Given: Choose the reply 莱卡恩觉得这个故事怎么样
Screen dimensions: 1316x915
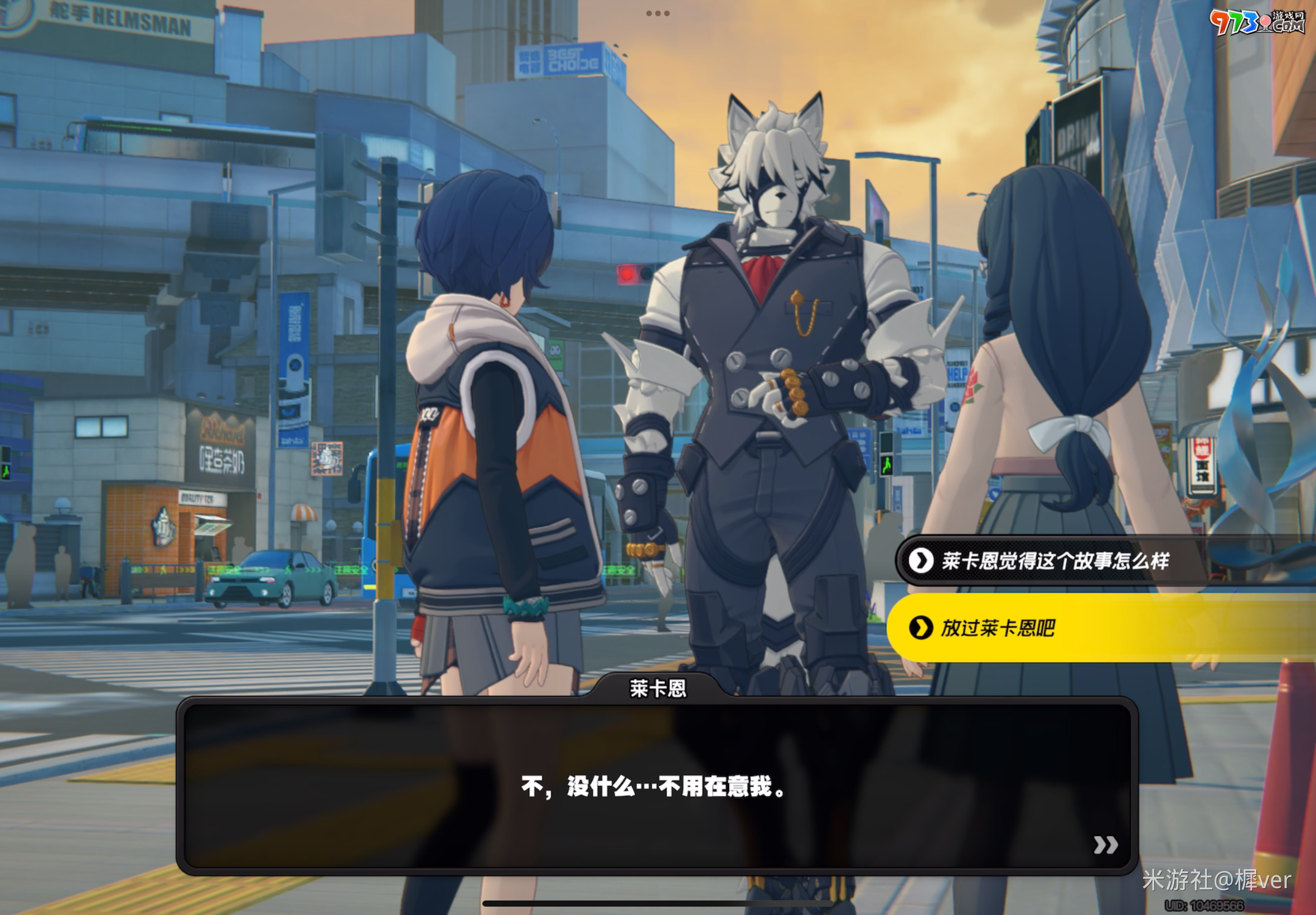Looking at the screenshot, I should 1054,561.
